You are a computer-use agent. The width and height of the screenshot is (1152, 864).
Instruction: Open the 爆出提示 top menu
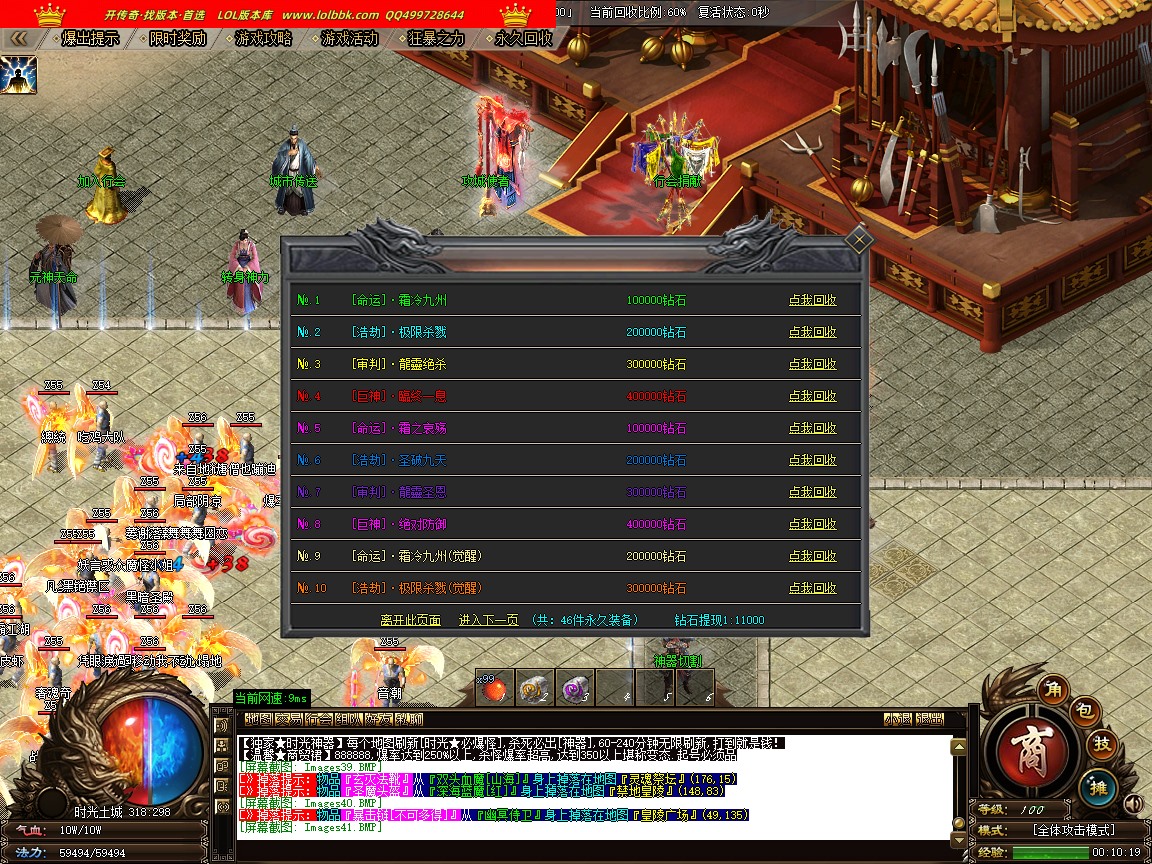(x=90, y=39)
